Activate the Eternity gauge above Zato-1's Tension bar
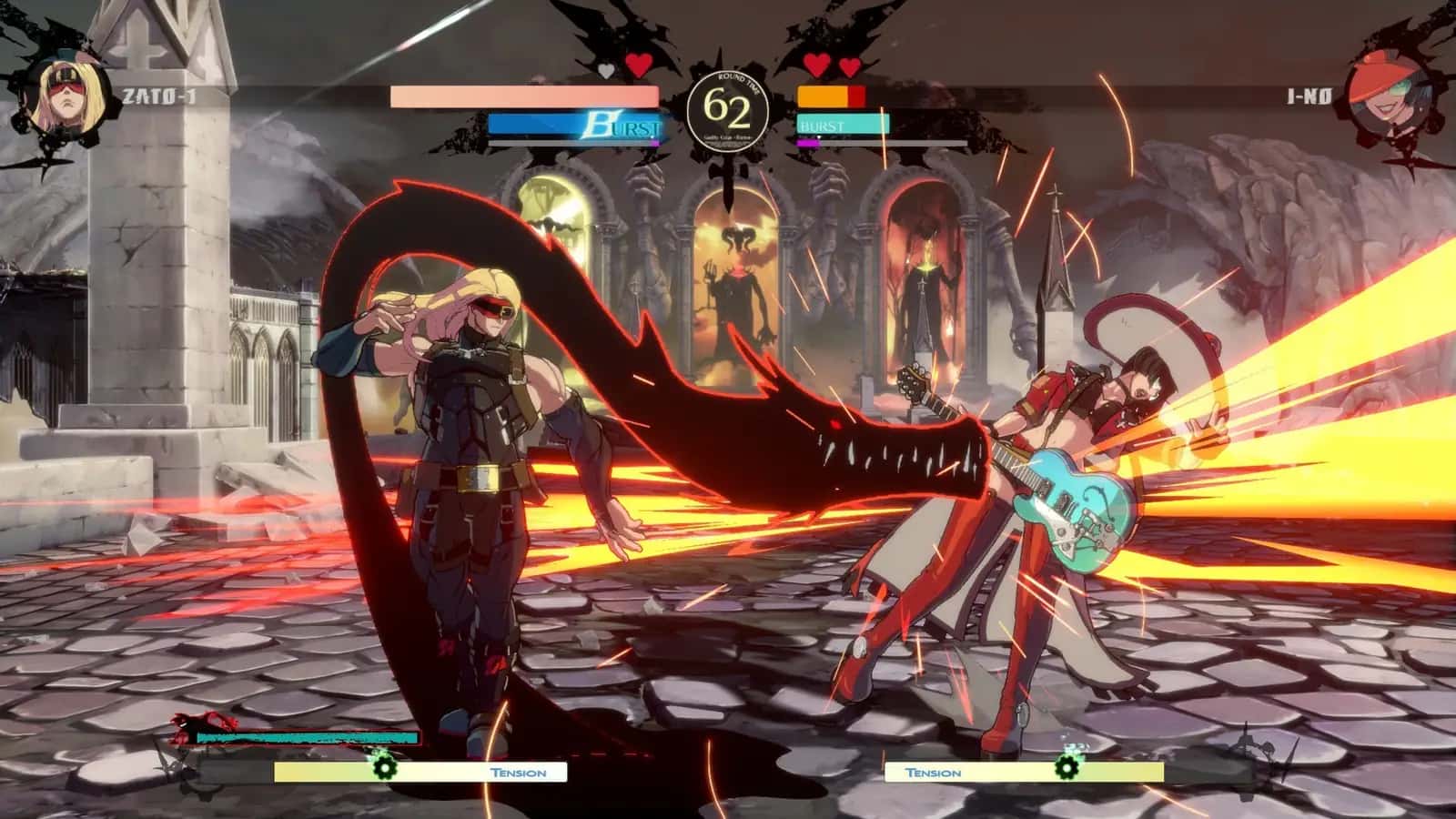Screen dimensions: 1456x819 (309, 735)
